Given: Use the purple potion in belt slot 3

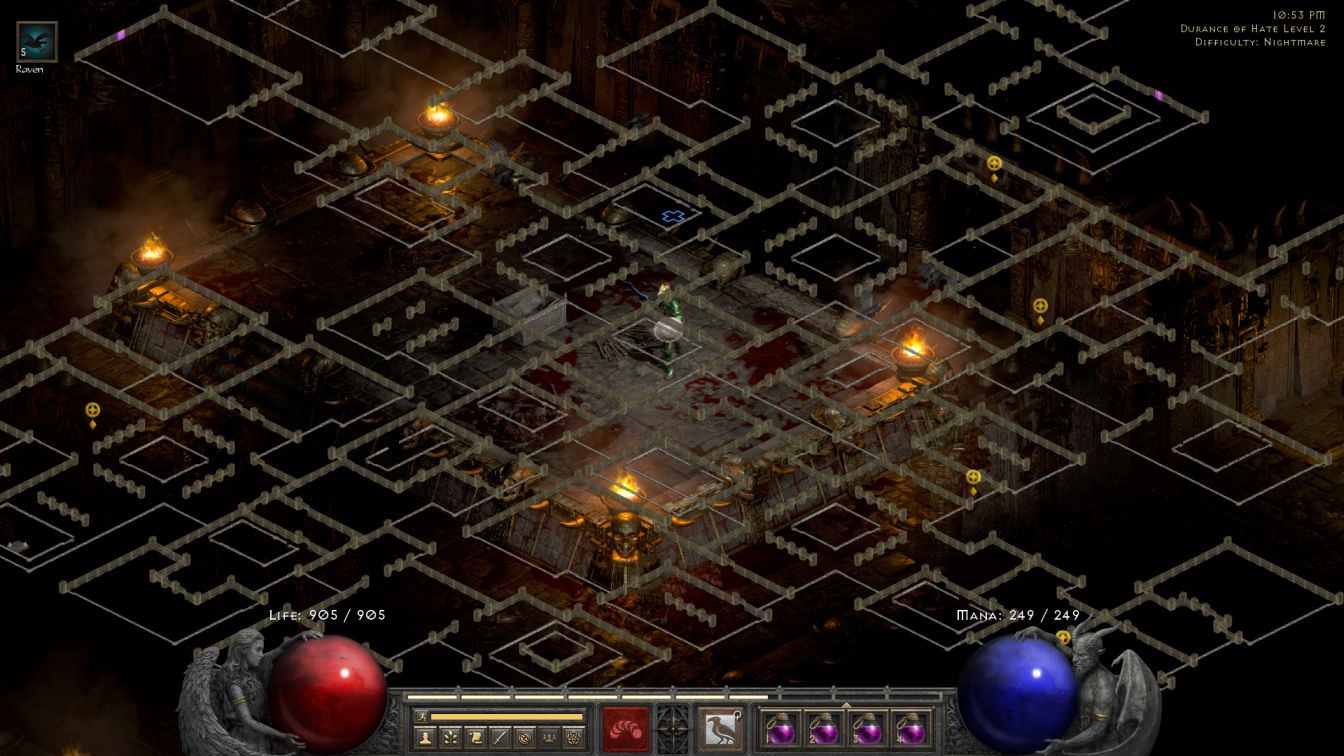Looking at the screenshot, I should (x=867, y=728).
